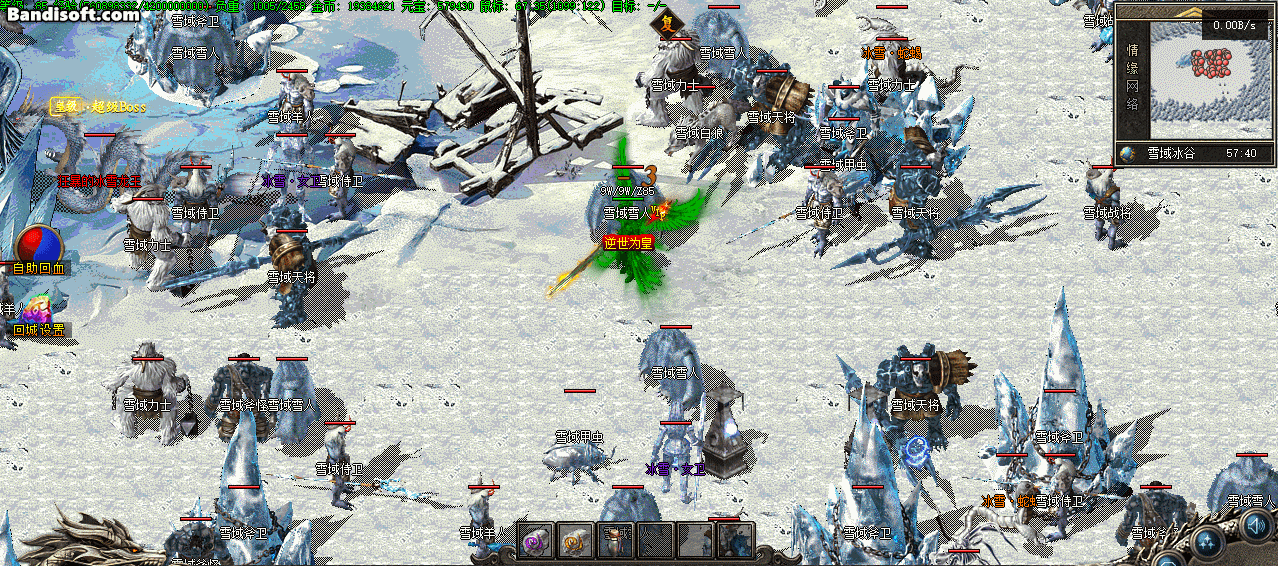Use the purple swirl scroll in the hotbar
This screenshot has width=1278, height=566.
tap(536, 540)
